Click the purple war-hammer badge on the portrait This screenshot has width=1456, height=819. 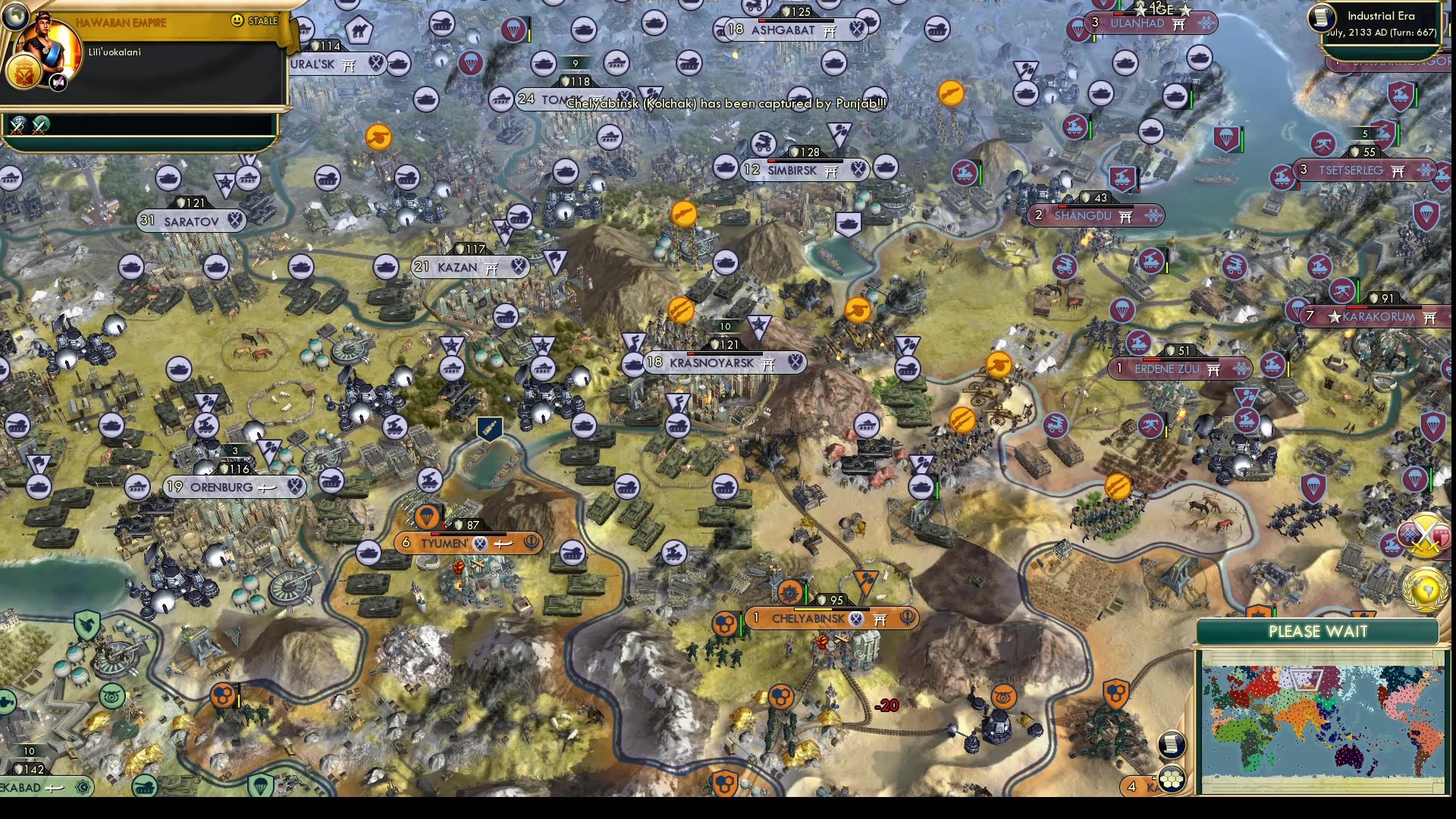pos(57,82)
